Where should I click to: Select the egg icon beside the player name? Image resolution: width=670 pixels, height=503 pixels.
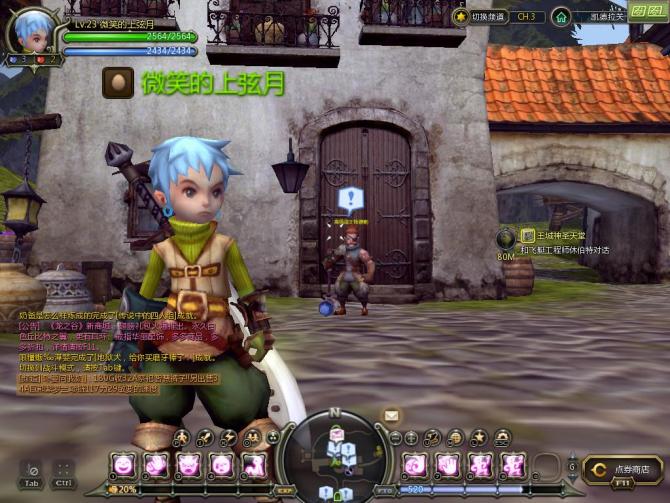click(x=117, y=82)
